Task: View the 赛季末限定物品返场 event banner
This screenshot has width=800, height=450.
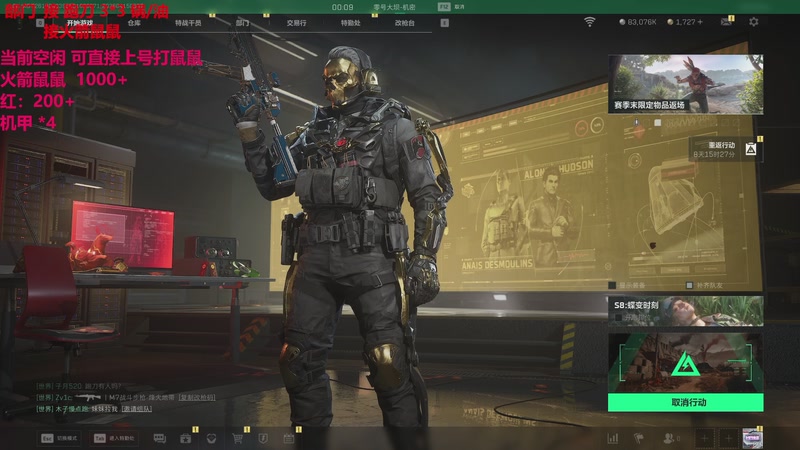Action: coord(686,83)
